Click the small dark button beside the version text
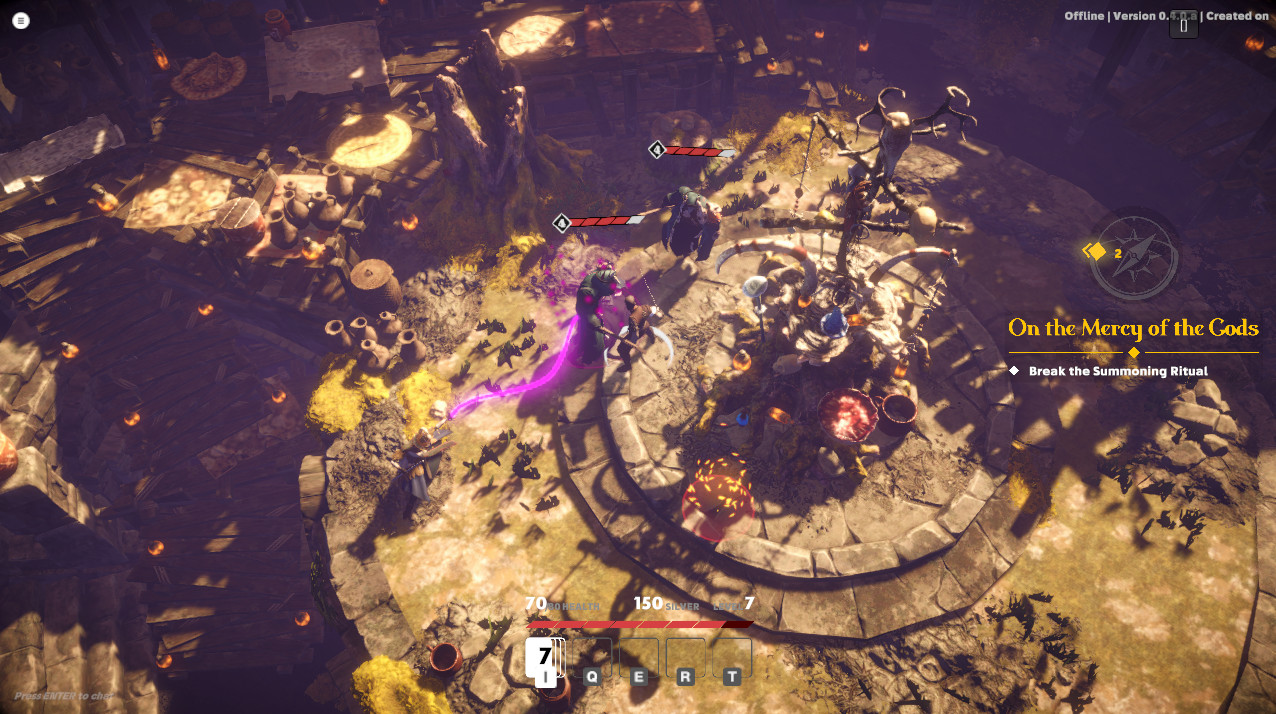This screenshot has height=714, width=1276. 1183,27
